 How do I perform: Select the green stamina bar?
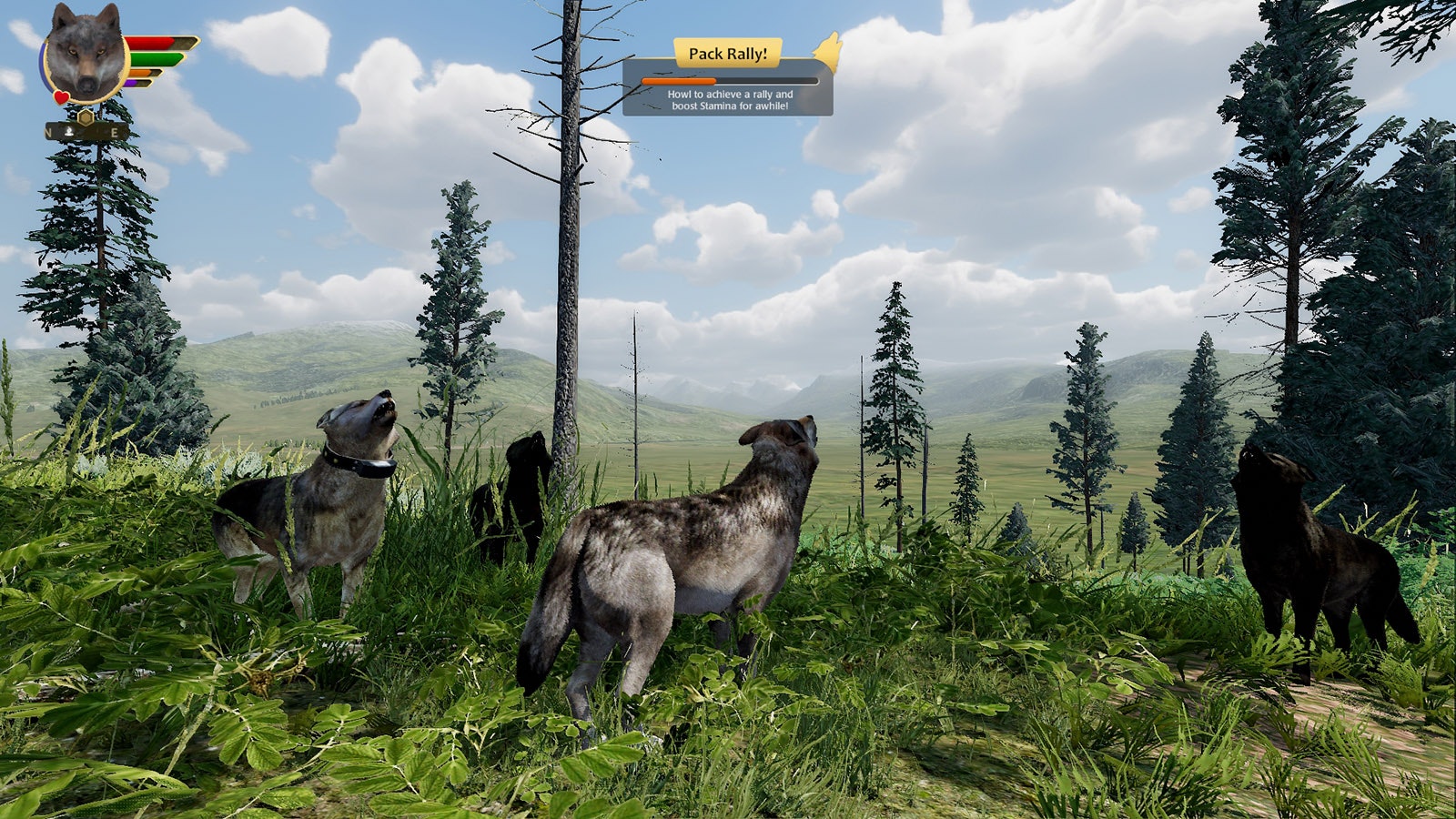155,58
